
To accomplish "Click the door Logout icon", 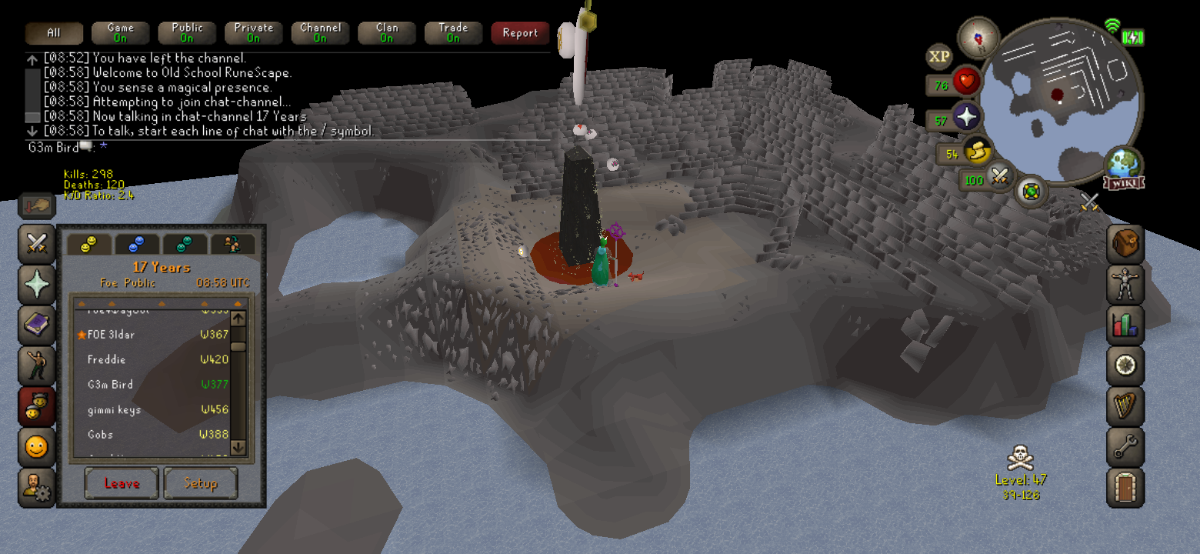I will tap(1125, 488).
